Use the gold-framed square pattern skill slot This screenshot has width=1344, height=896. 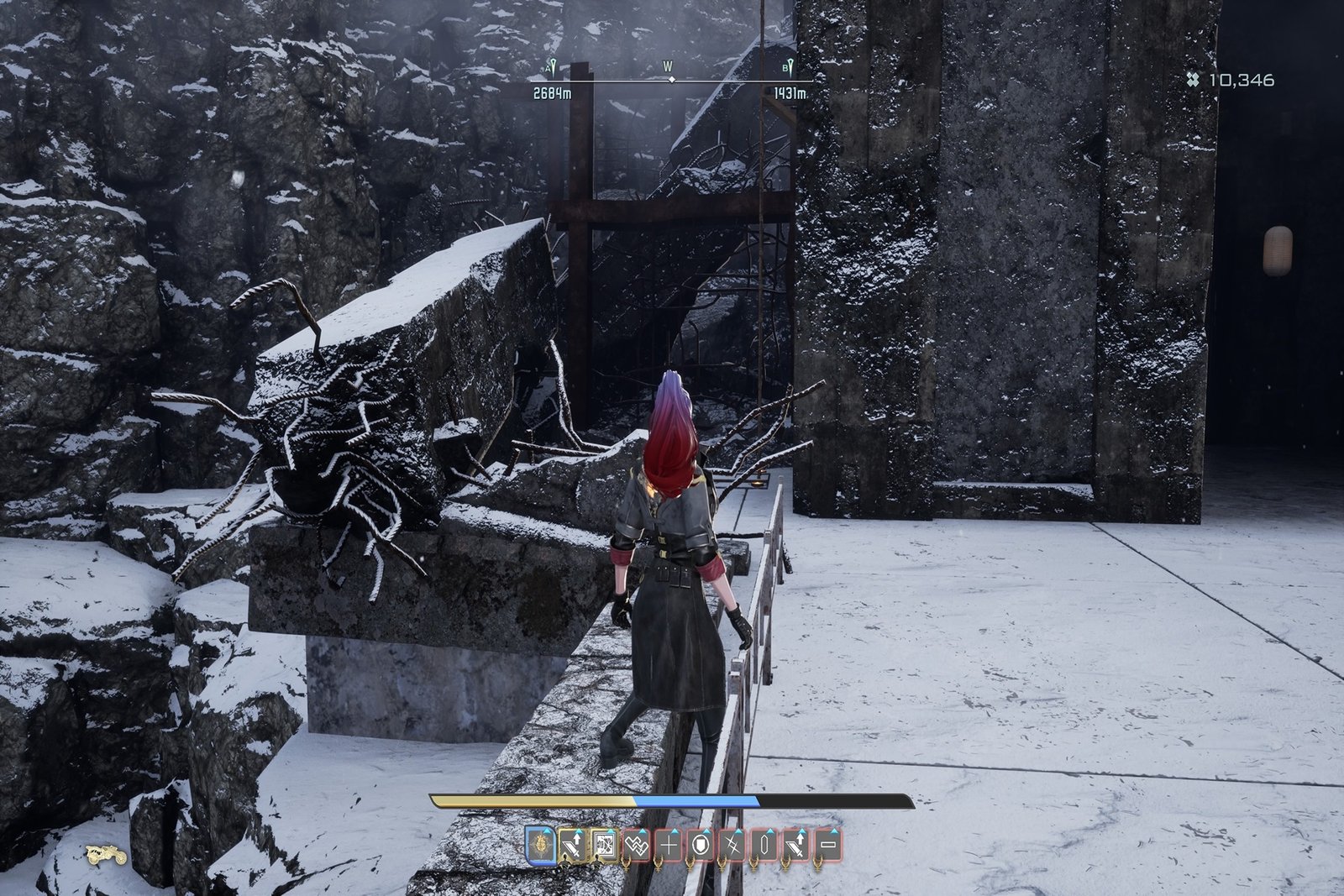(604, 843)
